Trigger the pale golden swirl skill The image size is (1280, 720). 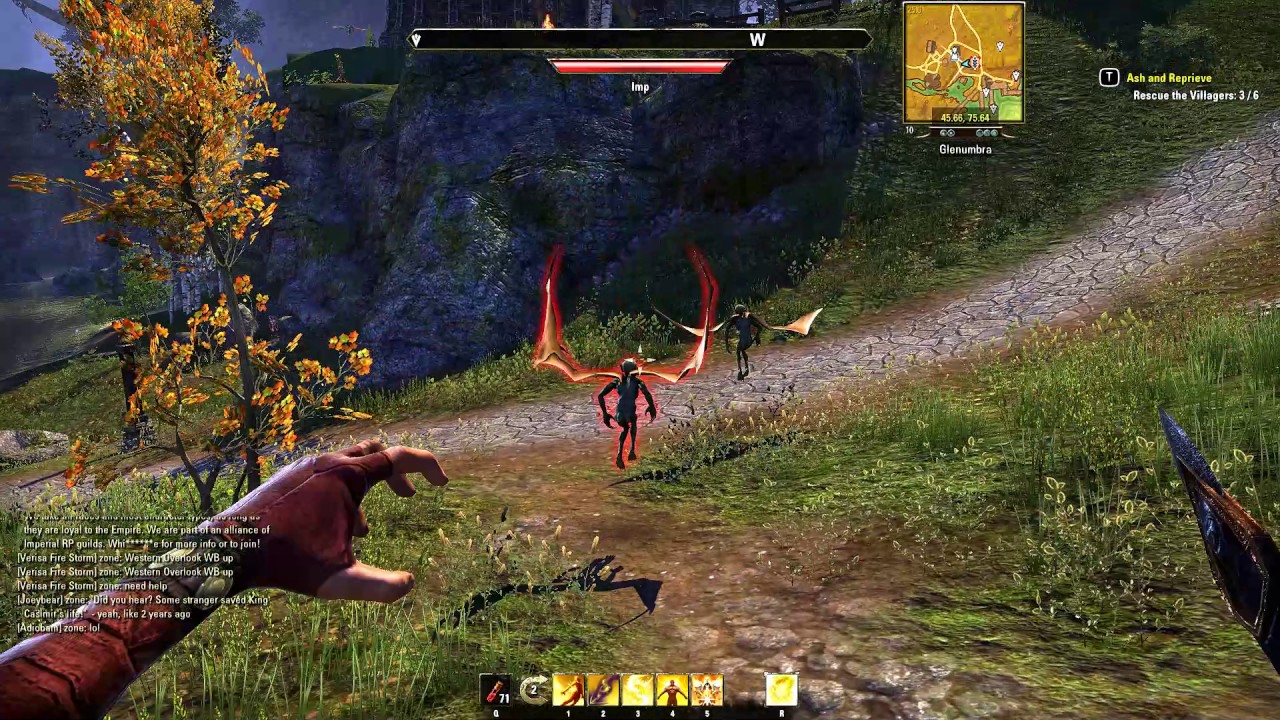point(637,690)
